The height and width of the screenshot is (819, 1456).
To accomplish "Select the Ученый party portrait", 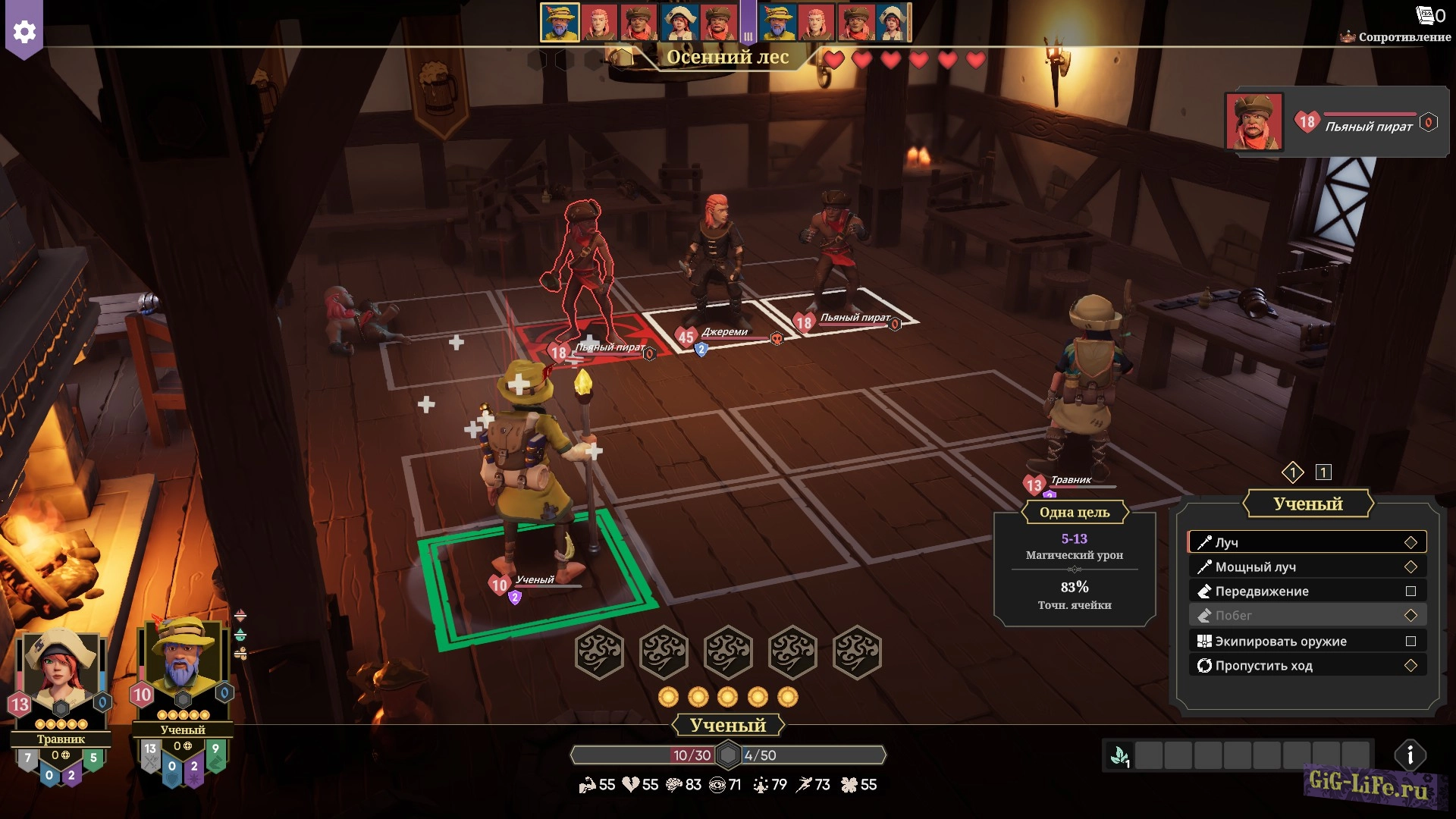I will 182,660.
